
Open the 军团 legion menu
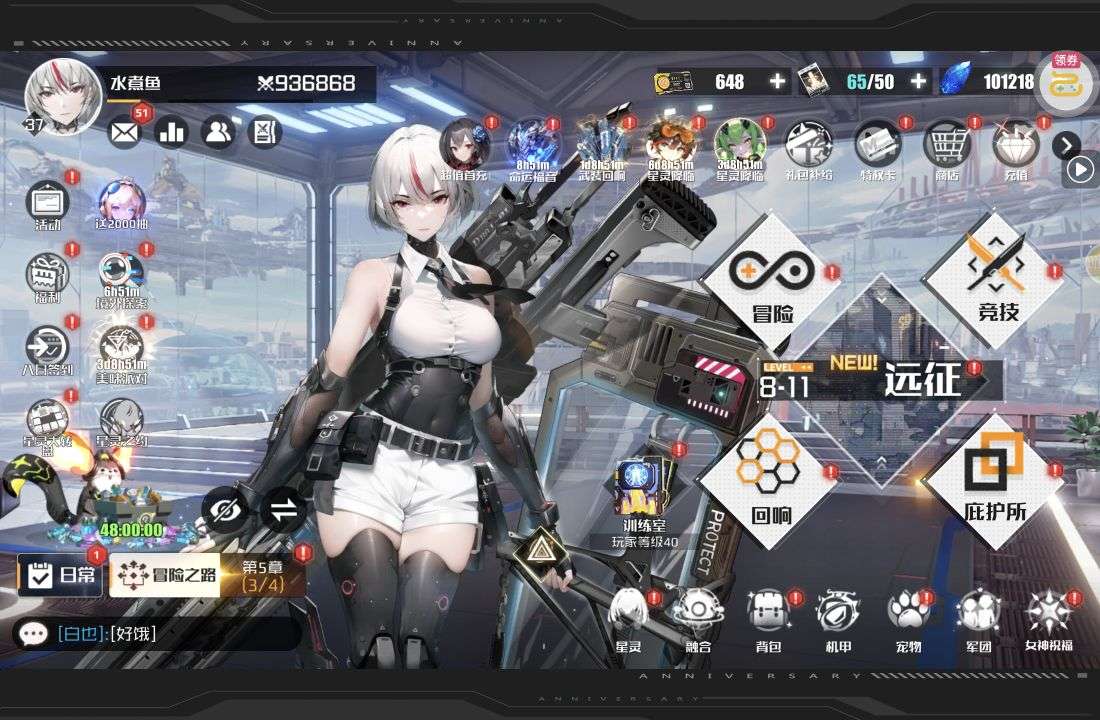(978, 618)
